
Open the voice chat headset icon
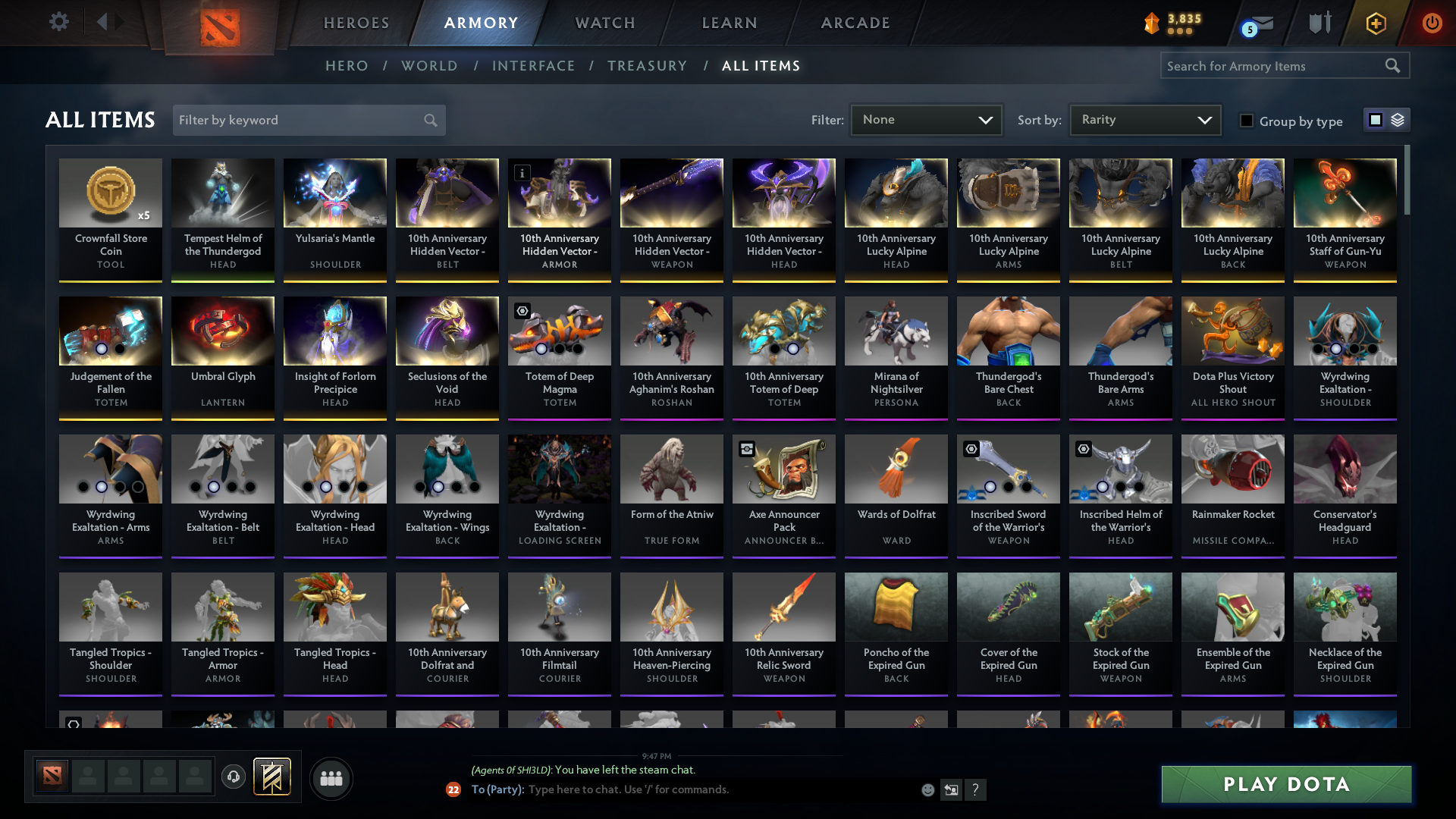point(234,778)
